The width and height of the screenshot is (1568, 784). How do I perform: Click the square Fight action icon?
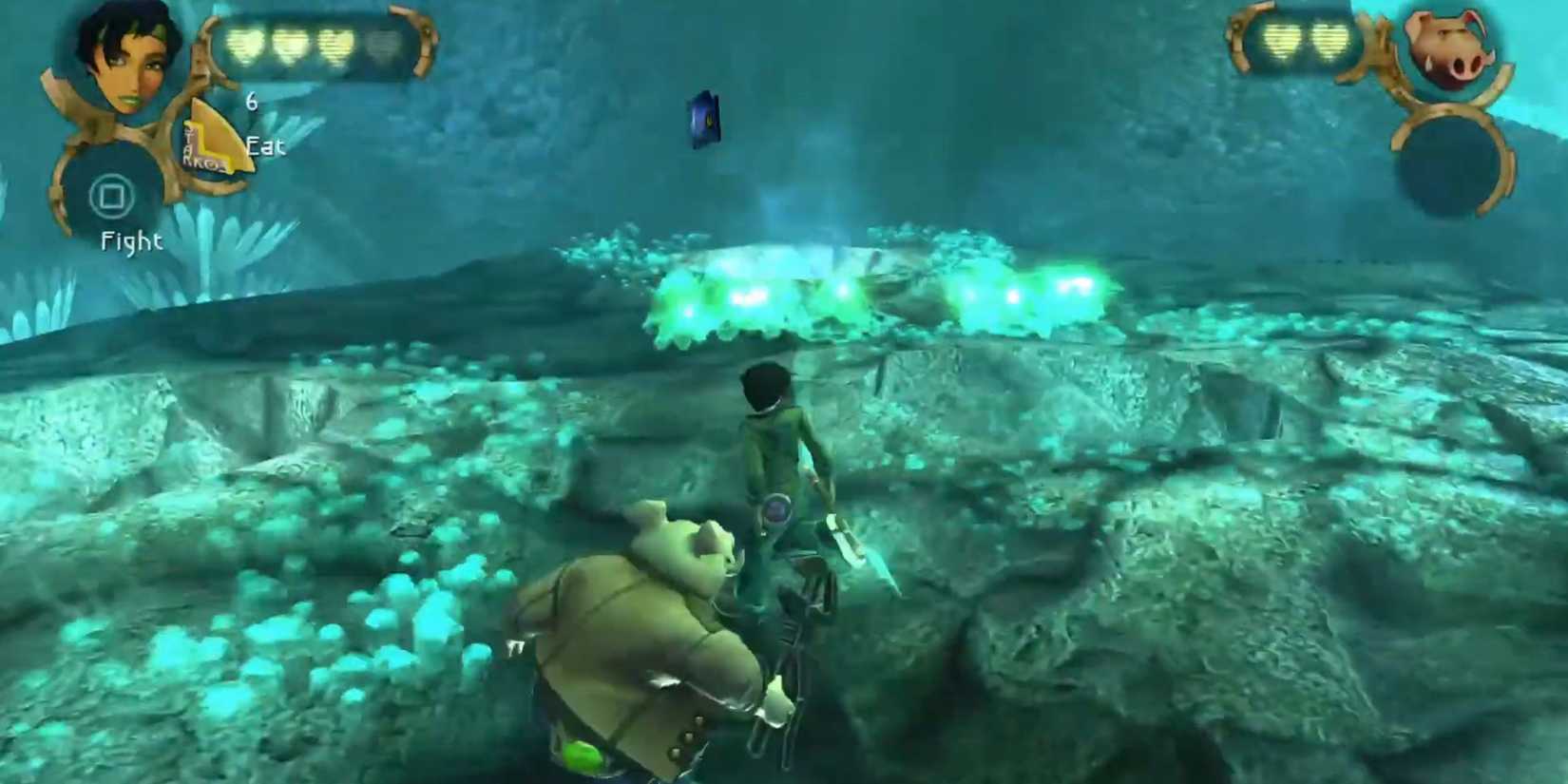tap(112, 197)
